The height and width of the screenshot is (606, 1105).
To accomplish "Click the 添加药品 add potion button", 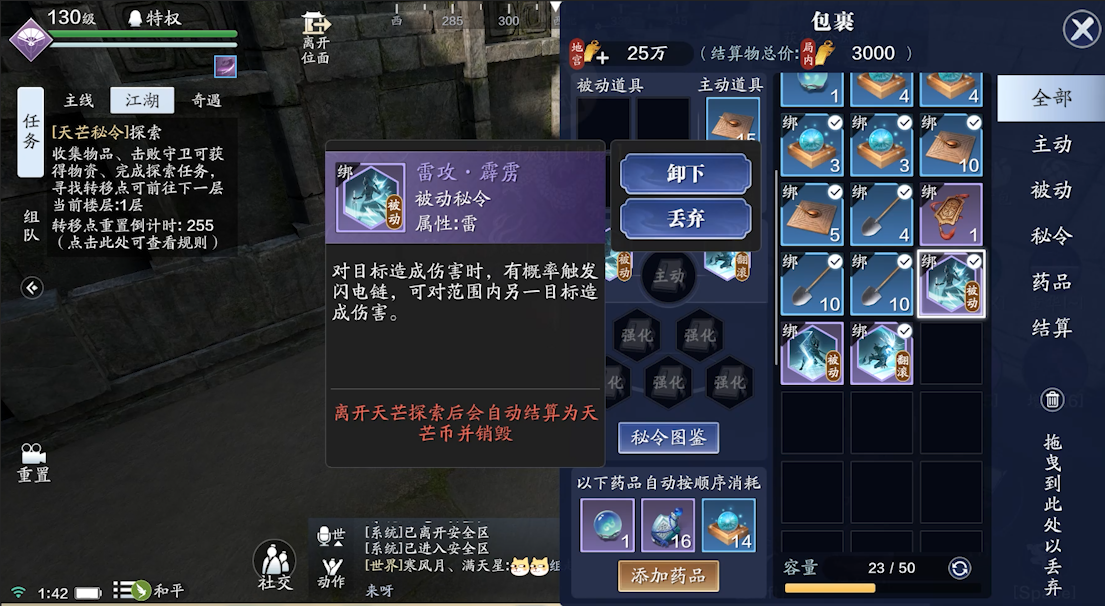I will tap(668, 575).
